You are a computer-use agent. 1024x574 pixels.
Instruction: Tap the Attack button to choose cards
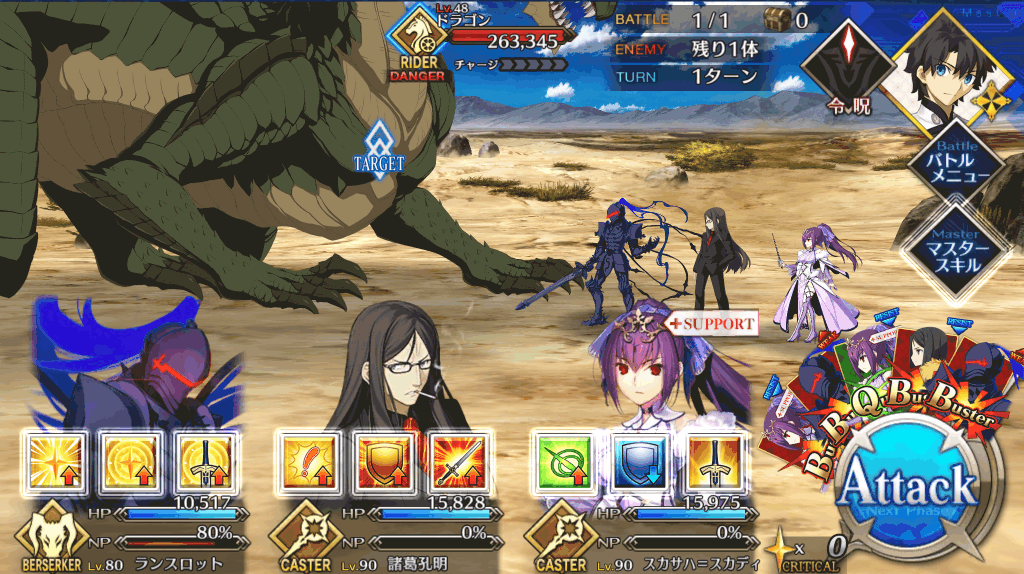pyautogui.click(x=907, y=489)
